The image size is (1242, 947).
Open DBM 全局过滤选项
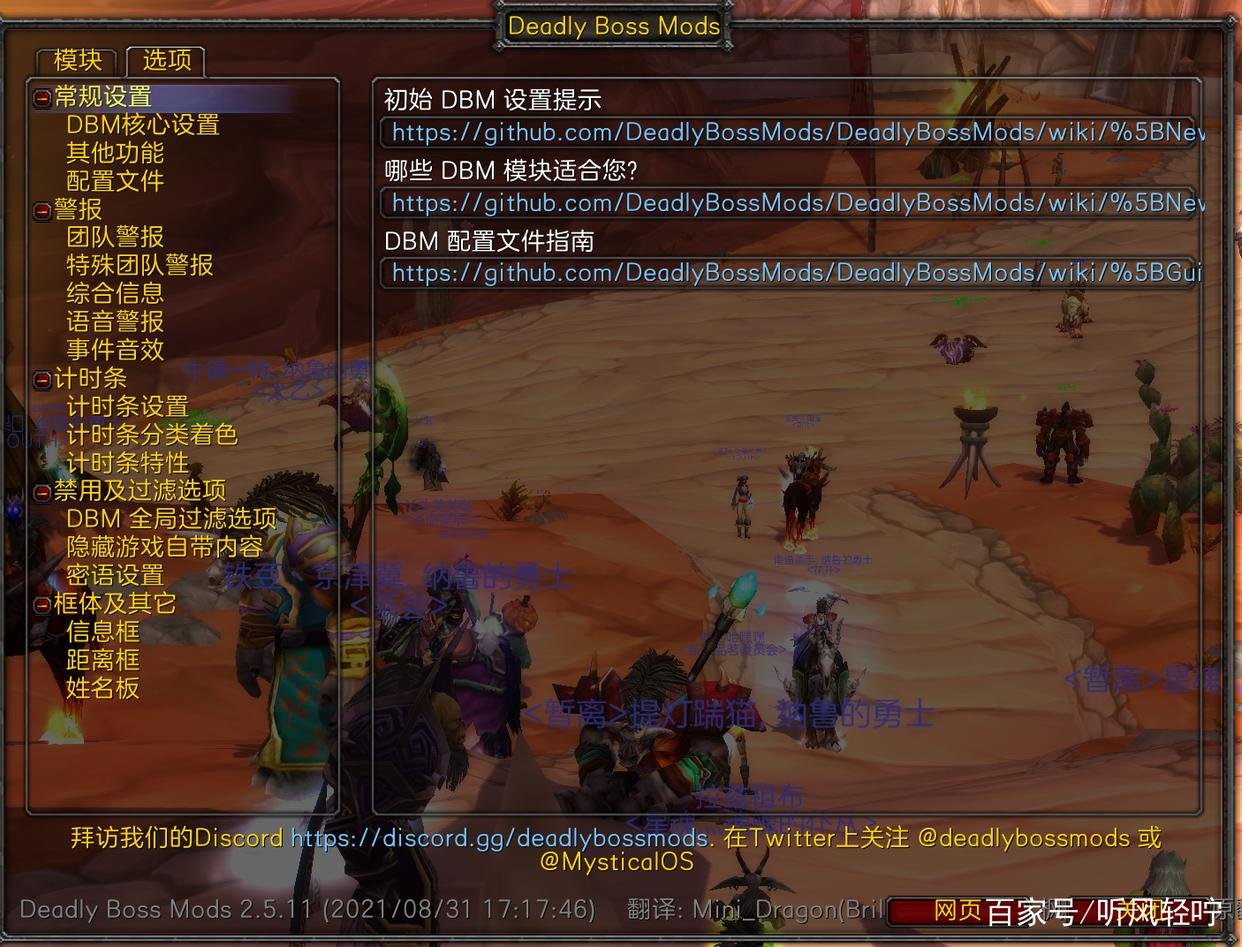pyautogui.click(x=171, y=518)
